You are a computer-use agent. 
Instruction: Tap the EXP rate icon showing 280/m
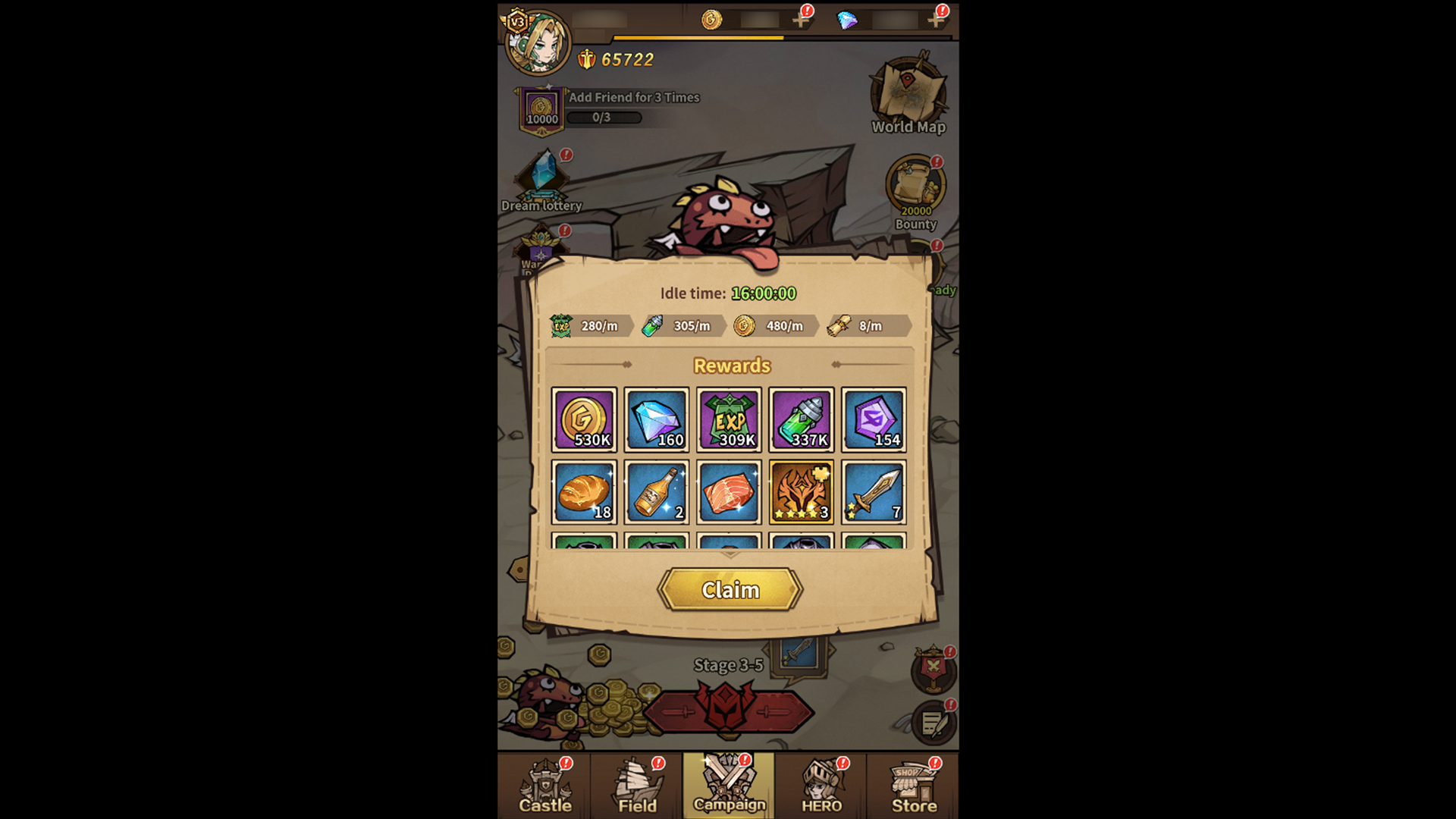[563, 326]
